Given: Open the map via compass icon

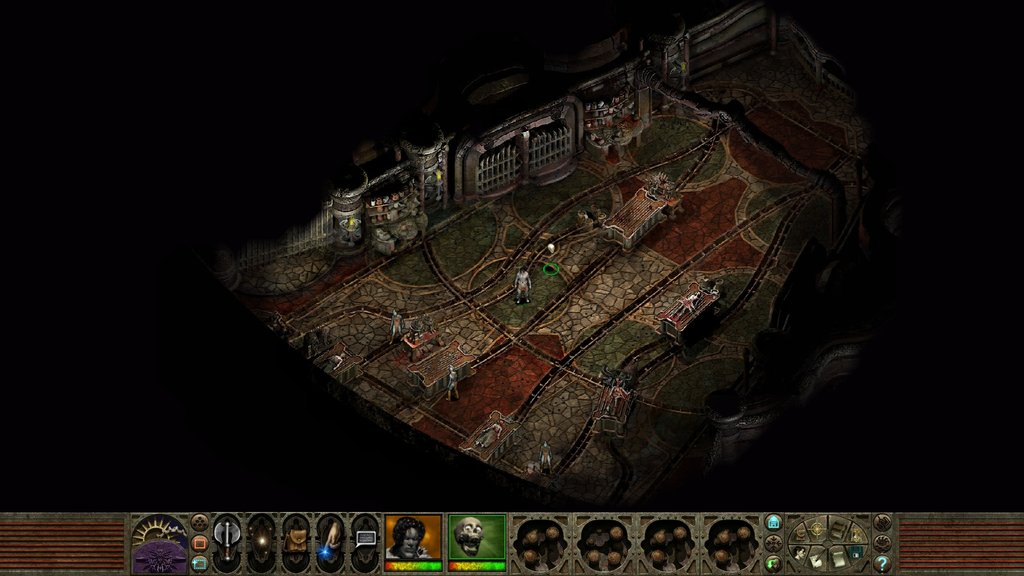Looking at the screenshot, I should [x=817, y=527].
